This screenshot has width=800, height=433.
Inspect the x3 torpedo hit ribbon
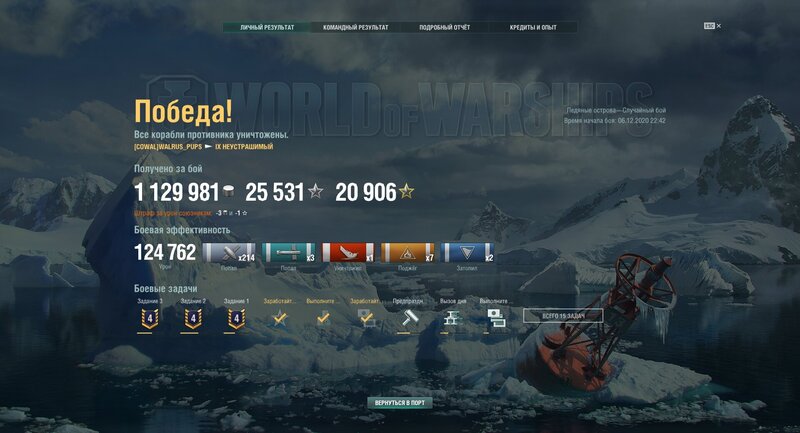coord(288,254)
